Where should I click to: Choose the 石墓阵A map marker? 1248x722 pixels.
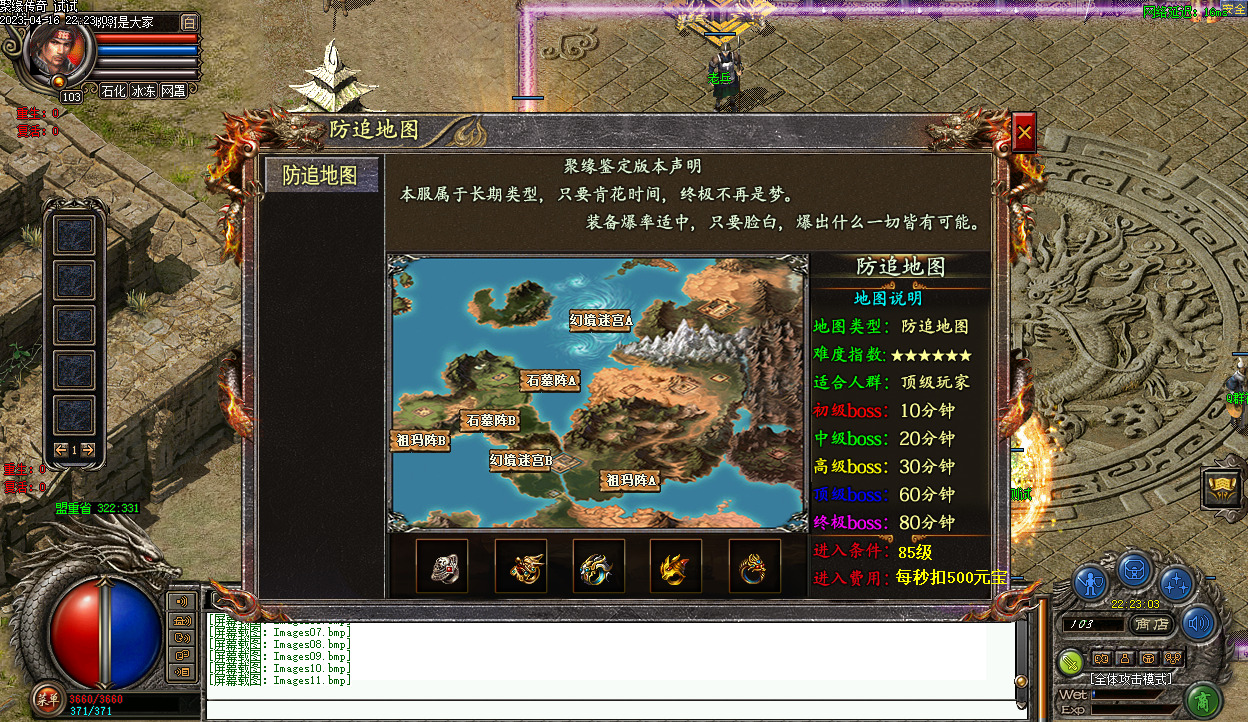point(551,380)
